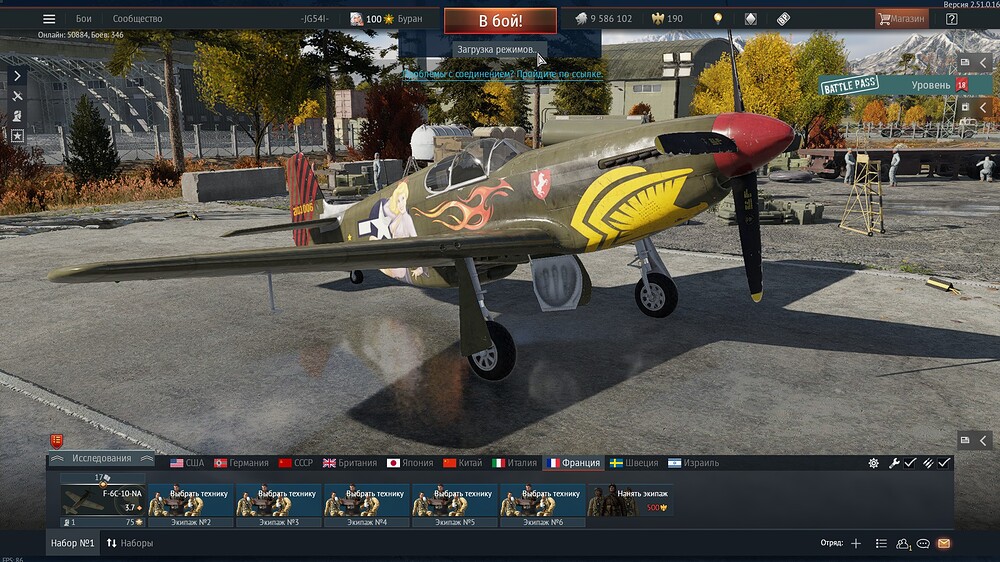Switch to the Germany nation tab
This screenshot has width=1000, height=562.
(x=241, y=463)
